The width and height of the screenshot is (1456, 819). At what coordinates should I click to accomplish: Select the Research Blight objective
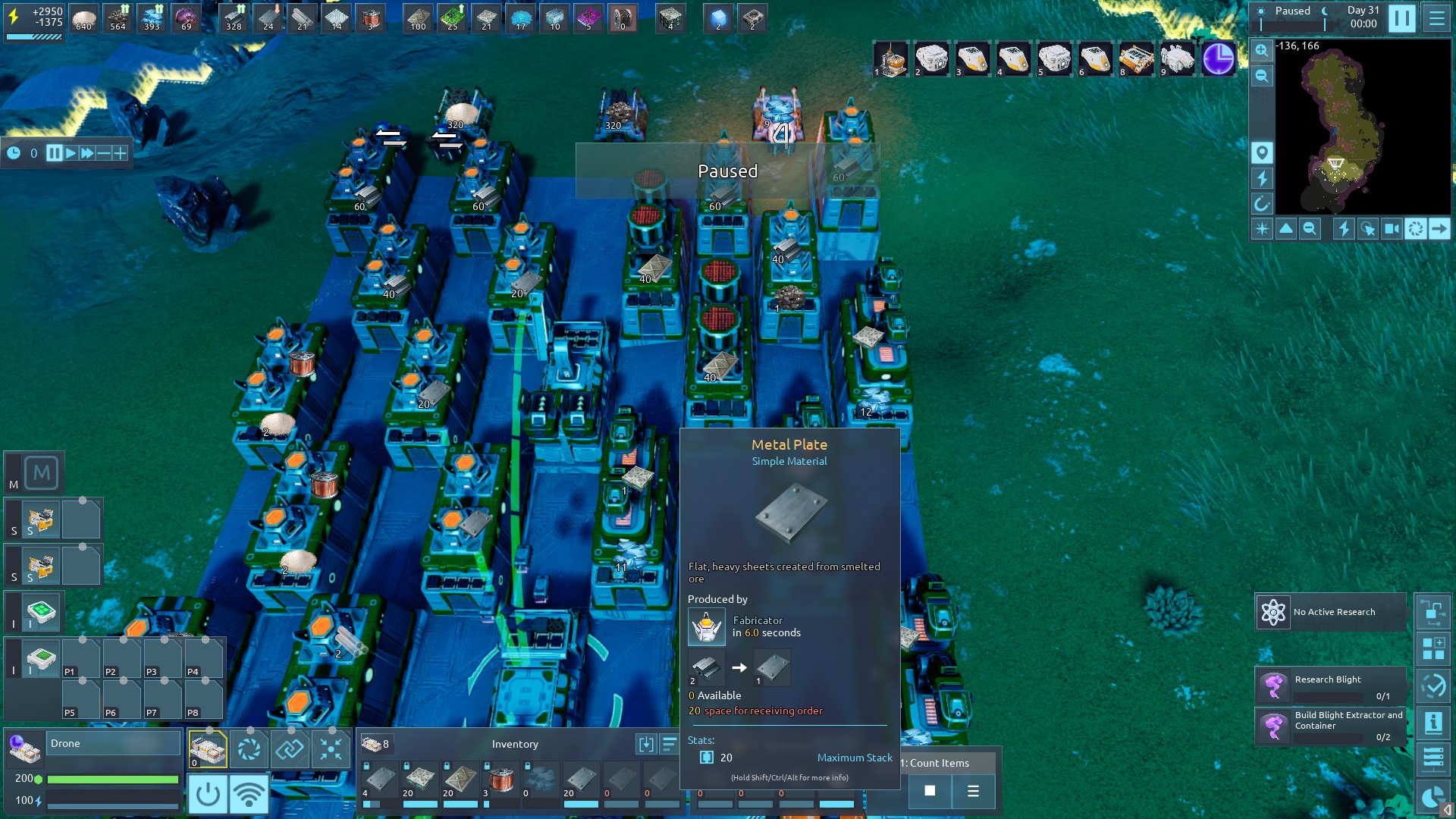pyautogui.click(x=1330, y=686)
